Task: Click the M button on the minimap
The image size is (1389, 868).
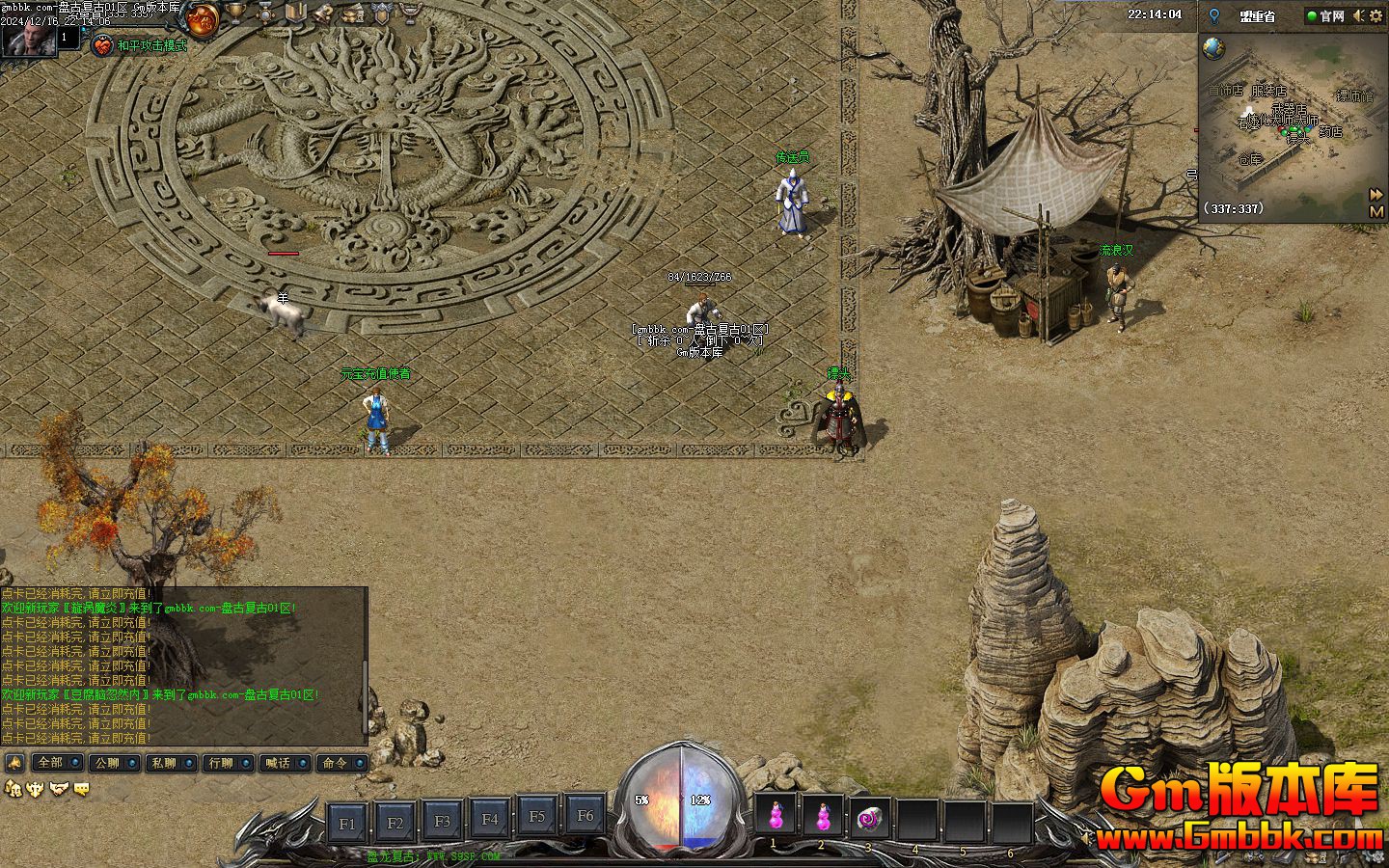Action: 1376,211
